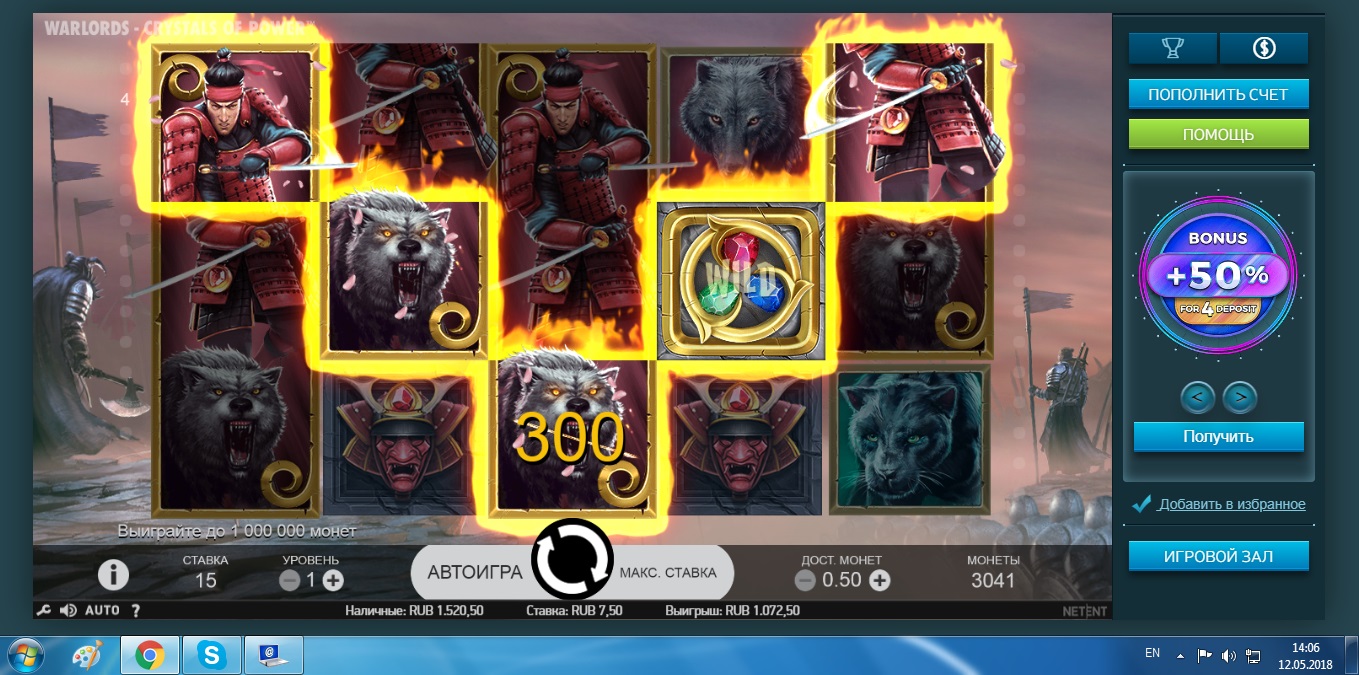Open game settings via the wrench icon
Image resolution: width=1359 pixels, height=675 pixels.
43,610
